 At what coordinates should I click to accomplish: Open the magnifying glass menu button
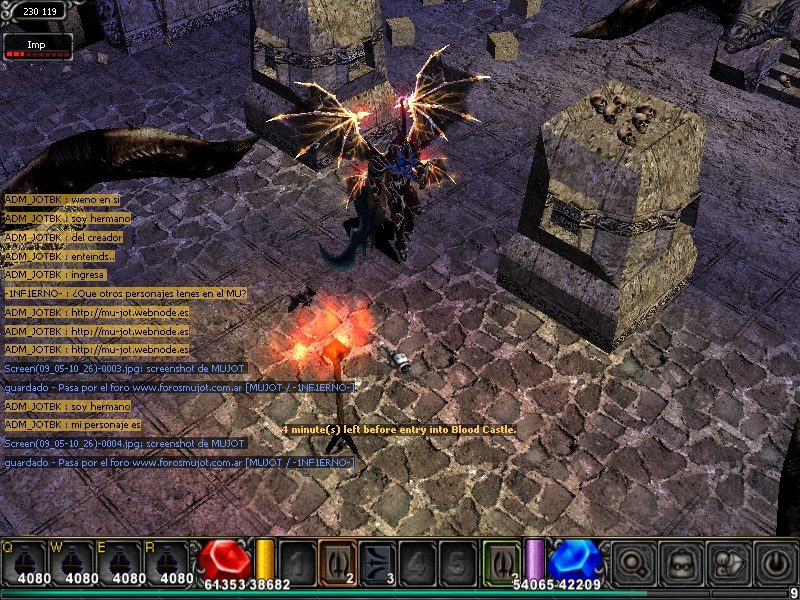click(633, 563)
